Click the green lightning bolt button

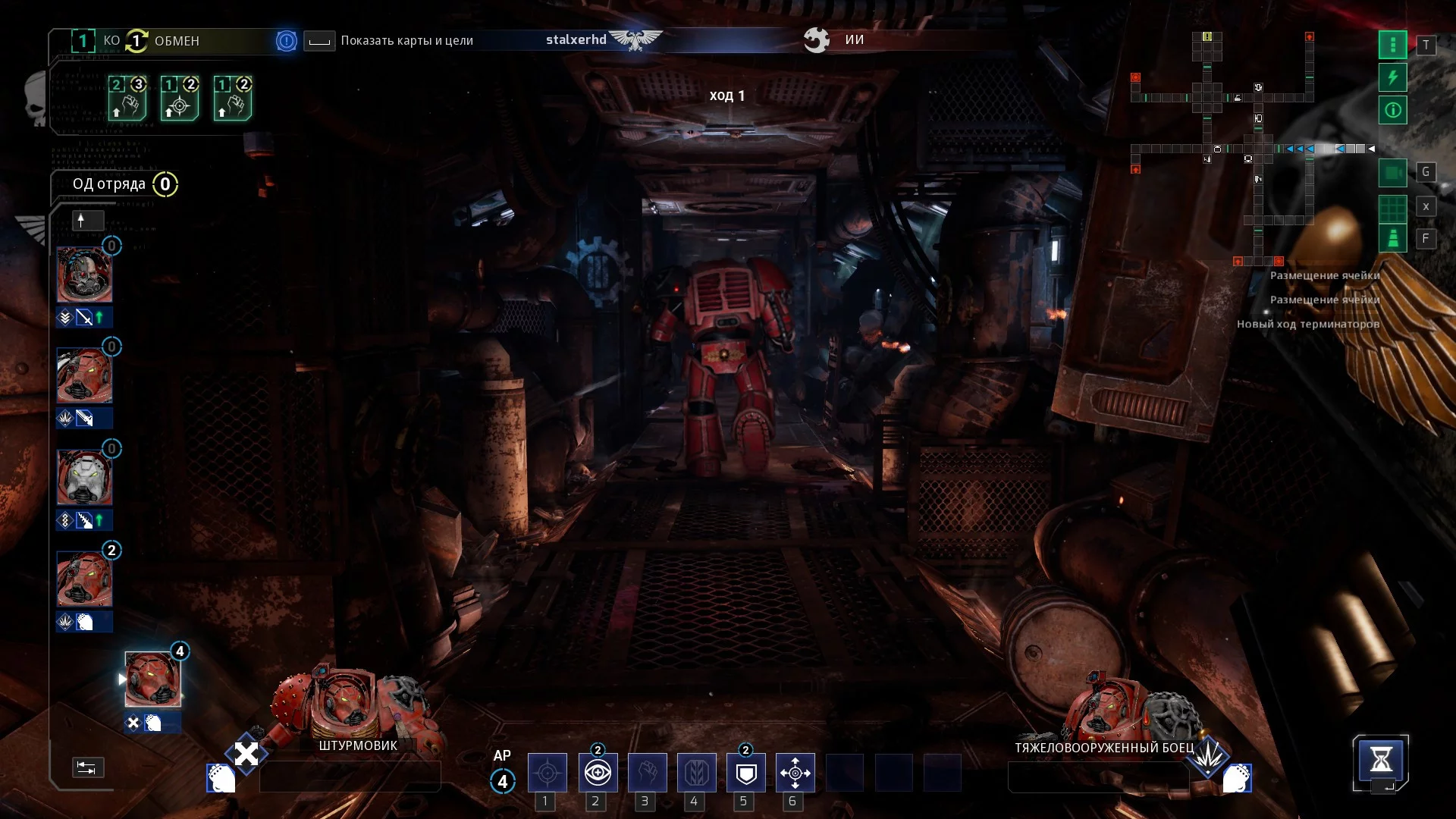[x=1392, y=77]
